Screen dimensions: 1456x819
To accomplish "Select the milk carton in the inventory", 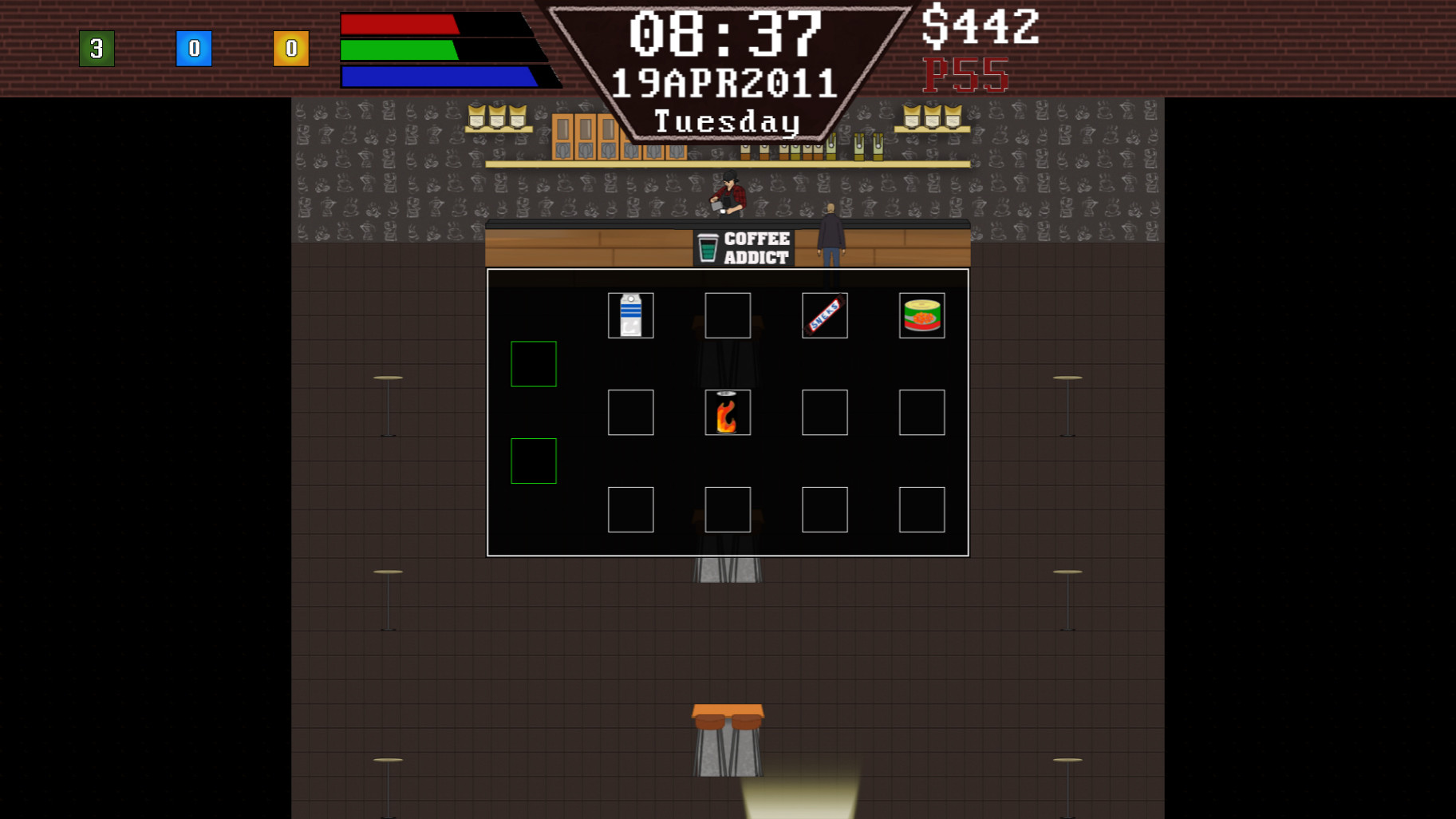I will coord(630,315).
